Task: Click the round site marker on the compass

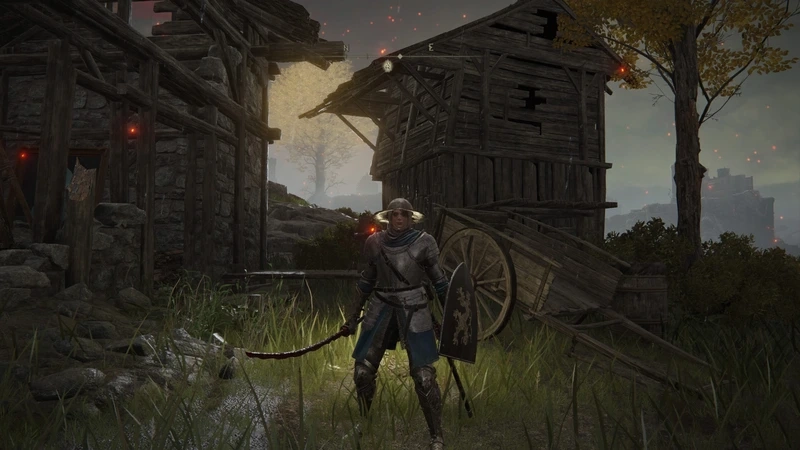Action: click(x=387, y=65)
